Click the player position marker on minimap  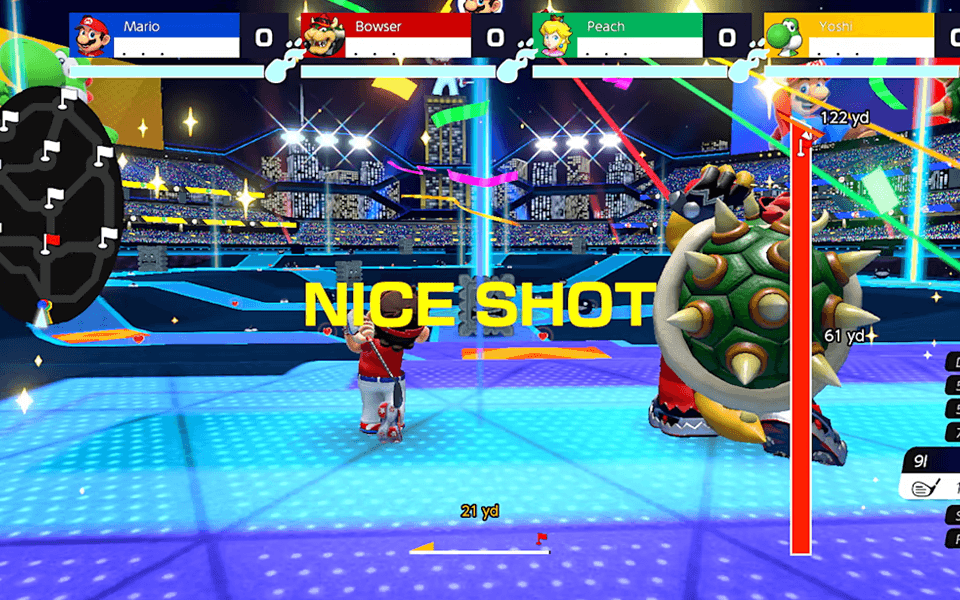tap(41, 314)
